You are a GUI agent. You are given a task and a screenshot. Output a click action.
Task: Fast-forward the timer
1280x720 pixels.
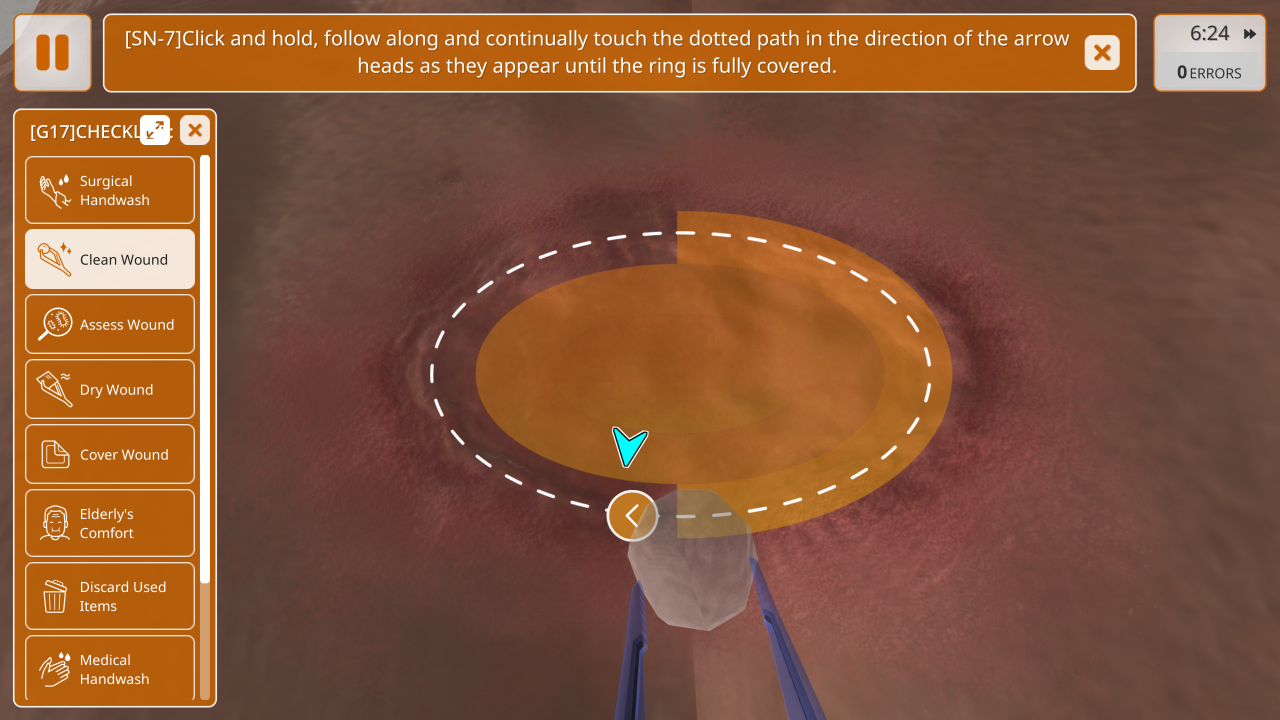[1250, 34]
